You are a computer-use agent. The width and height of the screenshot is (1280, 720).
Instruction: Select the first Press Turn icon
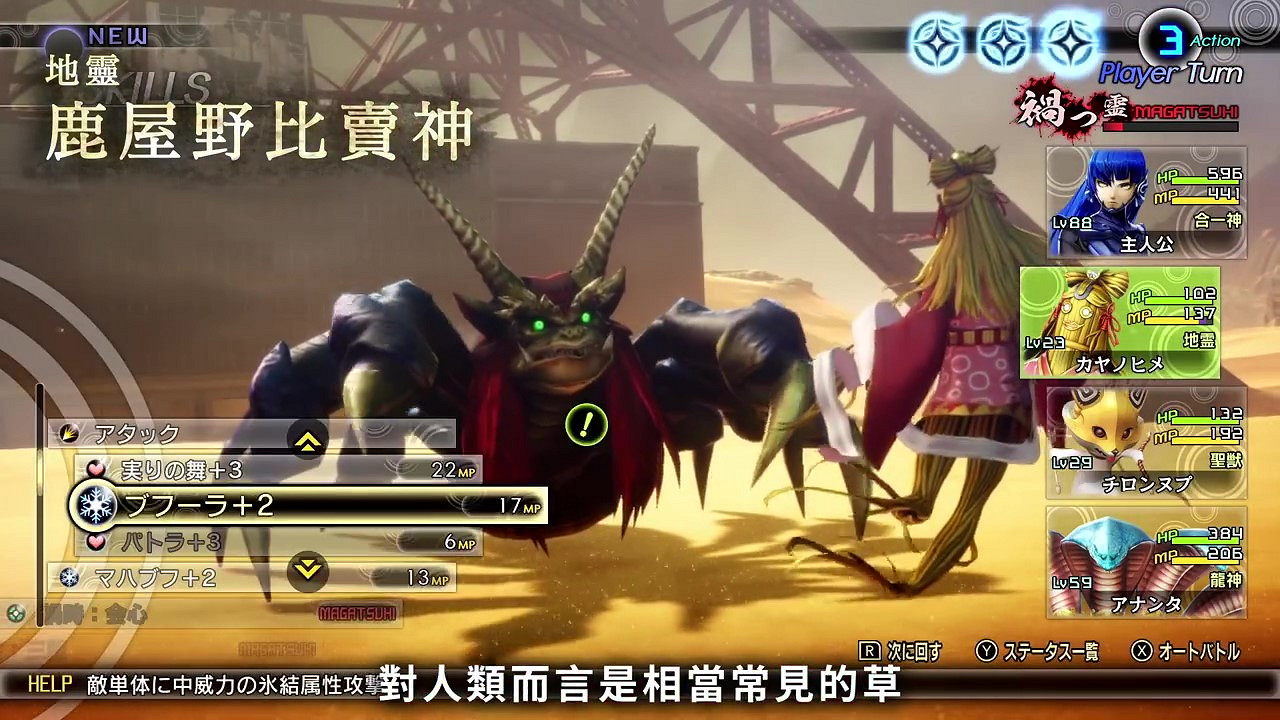pyautogui.click(x=939, y=41)
